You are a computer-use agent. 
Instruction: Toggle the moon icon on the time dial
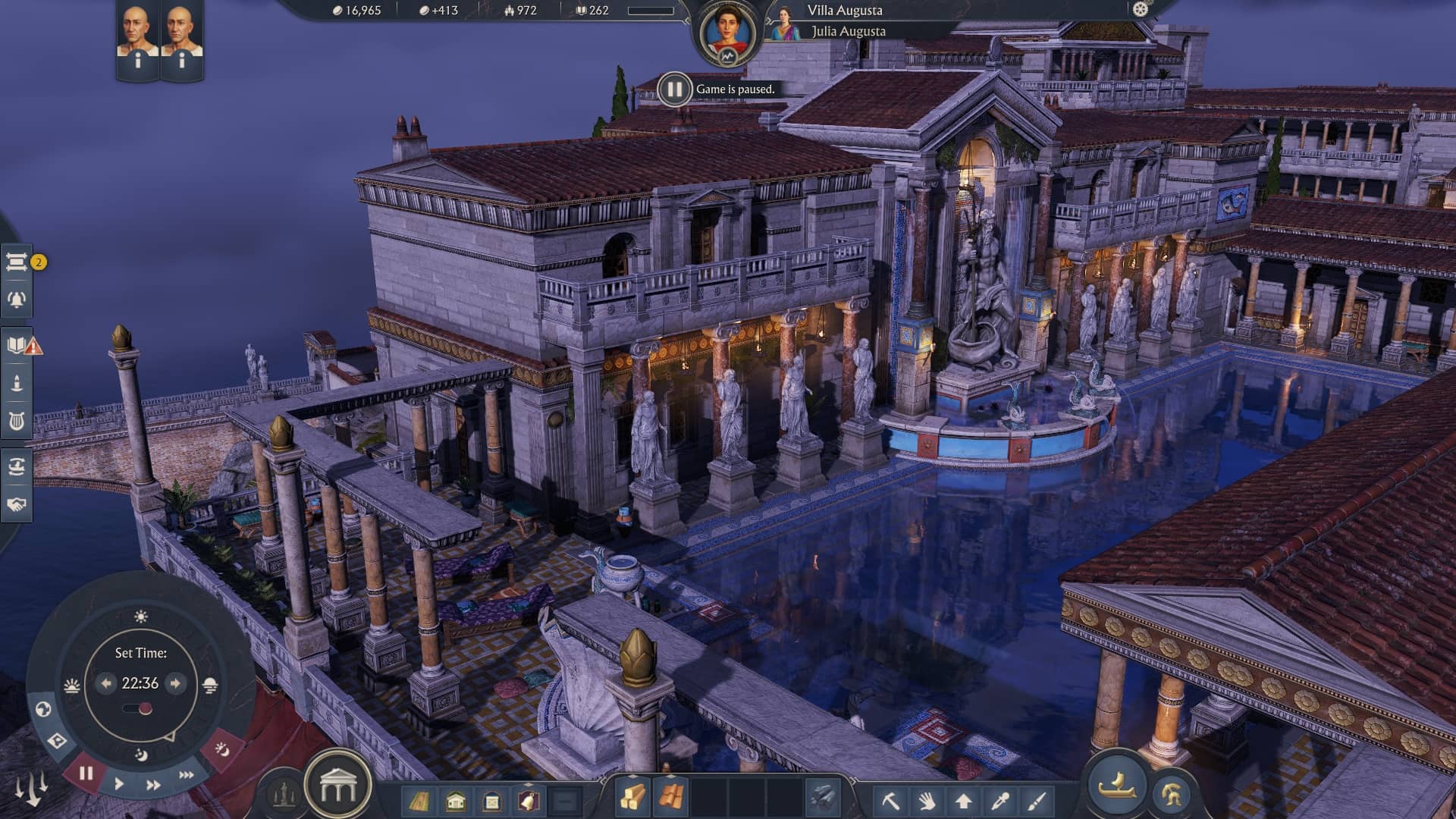(x=142, y=754)
